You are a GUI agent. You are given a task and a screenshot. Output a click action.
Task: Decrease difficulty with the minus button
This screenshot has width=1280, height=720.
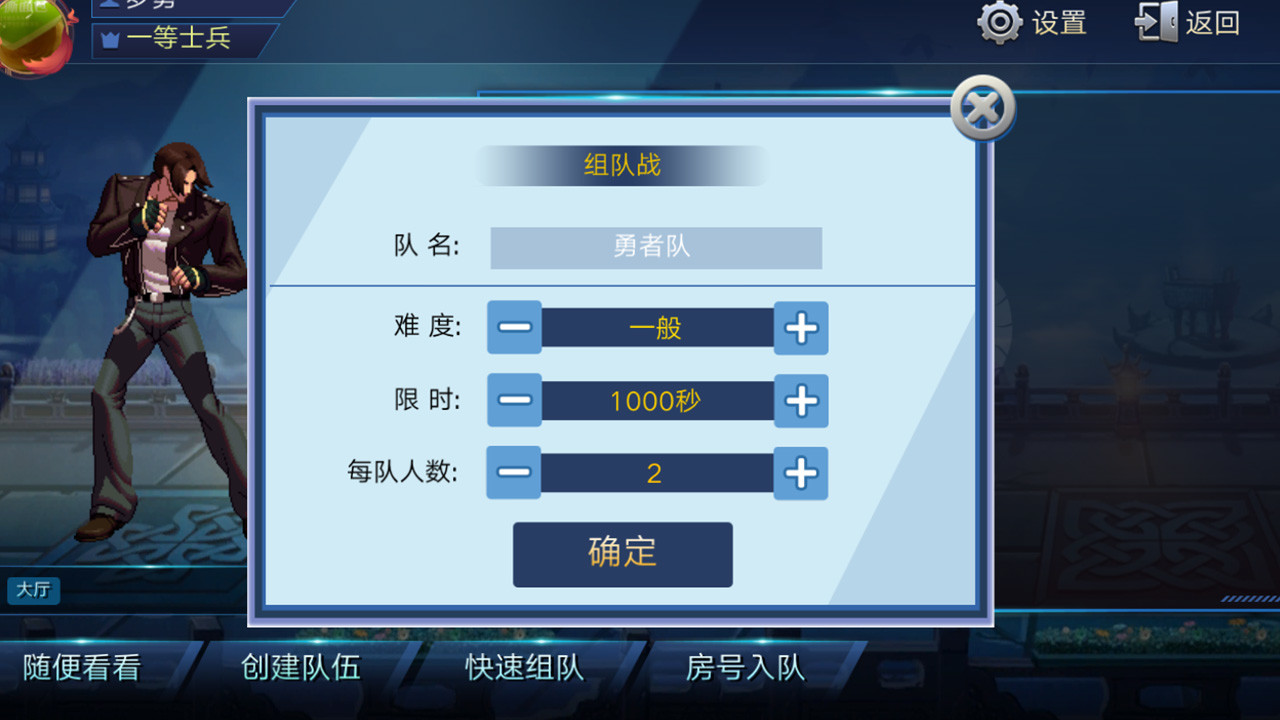(x=513, y=327)
